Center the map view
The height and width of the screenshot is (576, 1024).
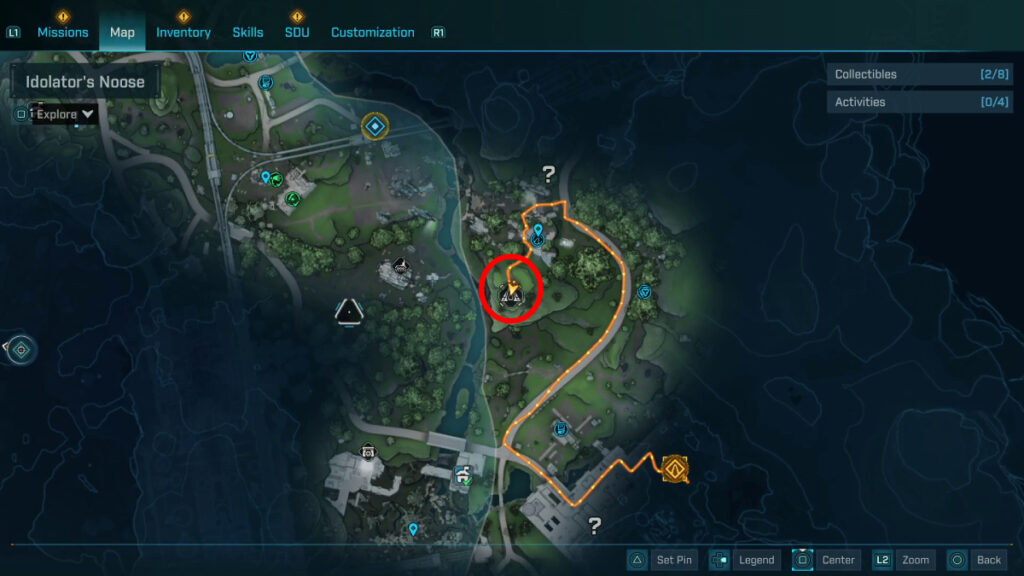[826, 560]
